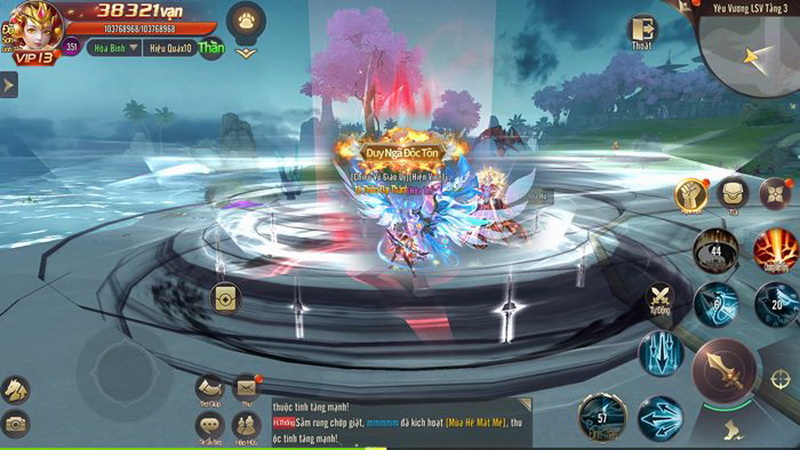Switch target with the crosshair button
This screenshot has height=450, width=800.
pos(781,380)
